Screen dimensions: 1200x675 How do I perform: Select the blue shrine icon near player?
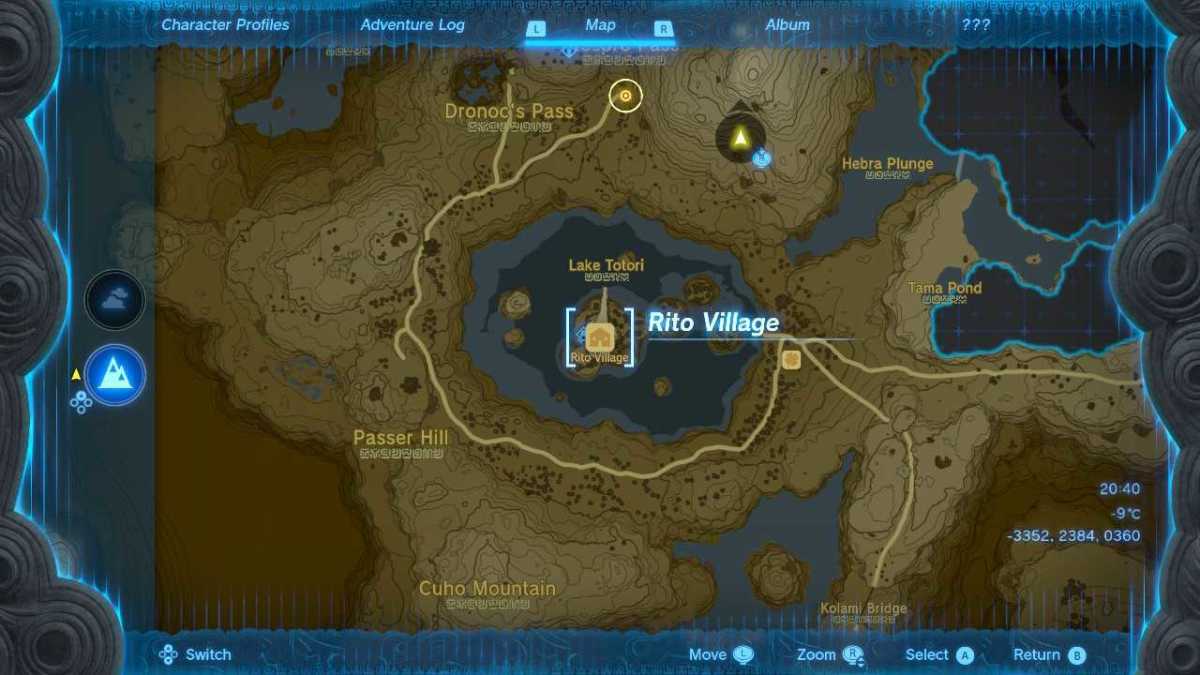click(x=762, y=157)
